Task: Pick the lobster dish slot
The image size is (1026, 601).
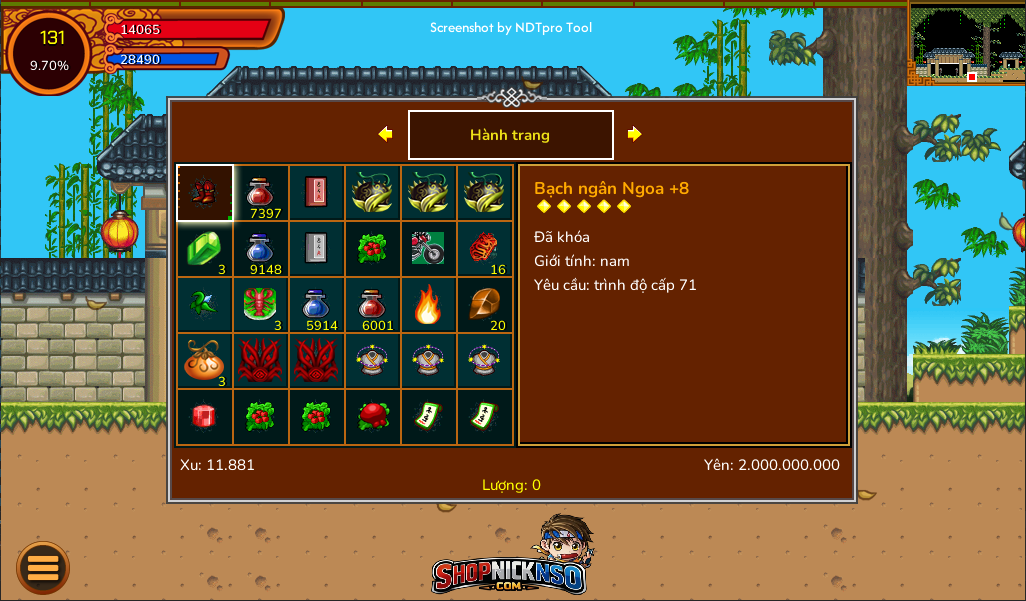Action: (x=261, y=305)
